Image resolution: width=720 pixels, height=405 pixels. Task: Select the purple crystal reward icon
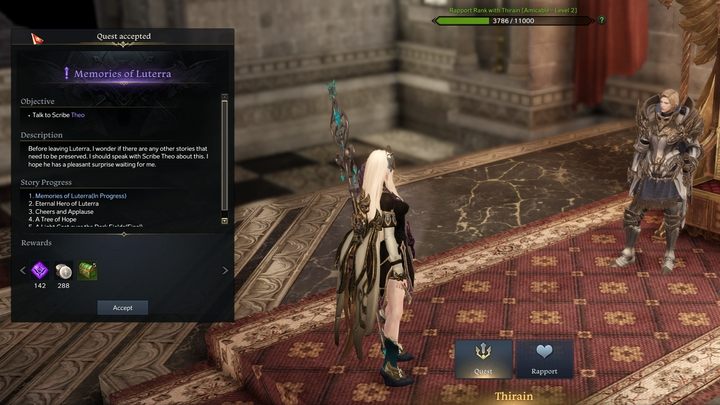coord(40,270)
